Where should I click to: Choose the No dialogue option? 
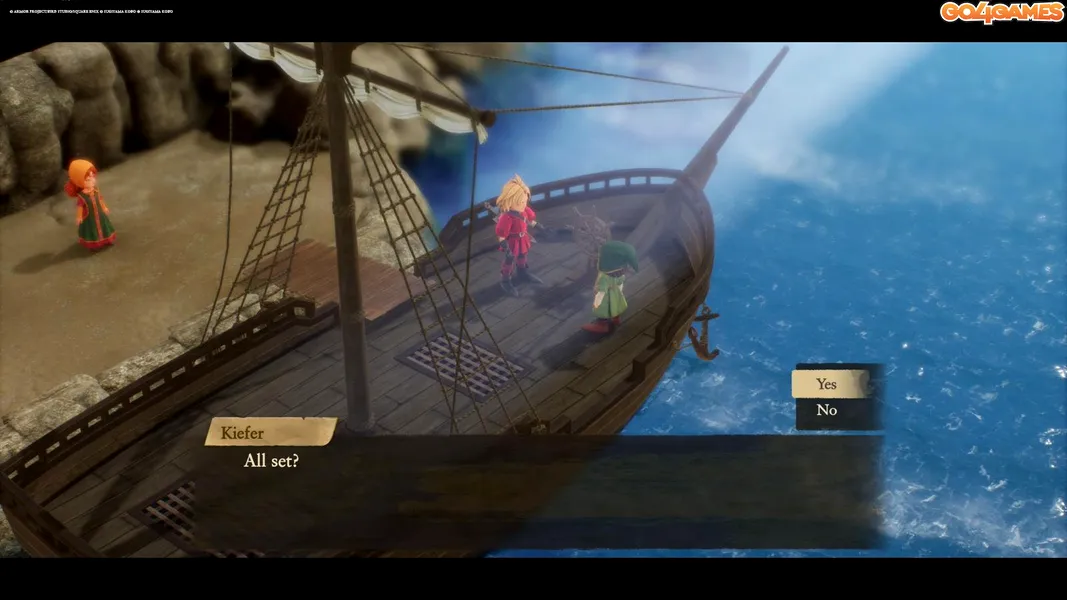(x=827, y=410)
